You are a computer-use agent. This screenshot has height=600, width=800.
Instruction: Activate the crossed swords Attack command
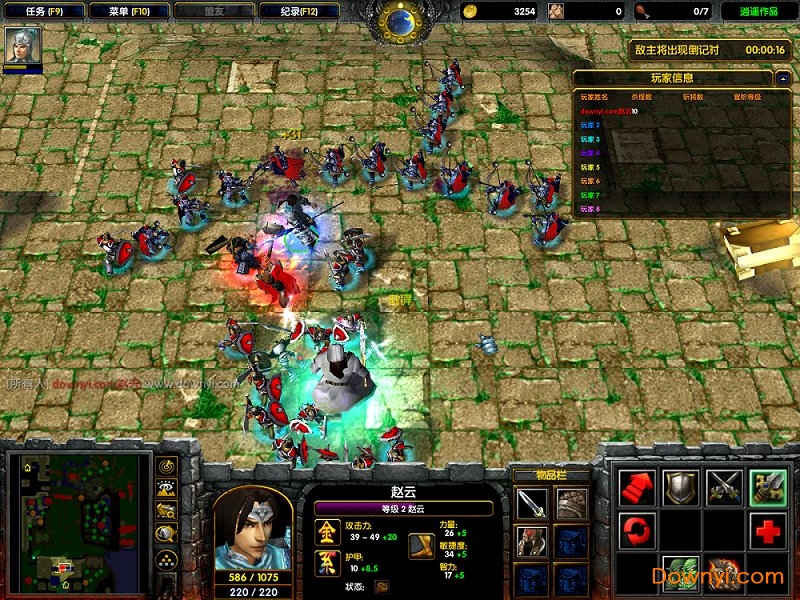coord(724,487)
